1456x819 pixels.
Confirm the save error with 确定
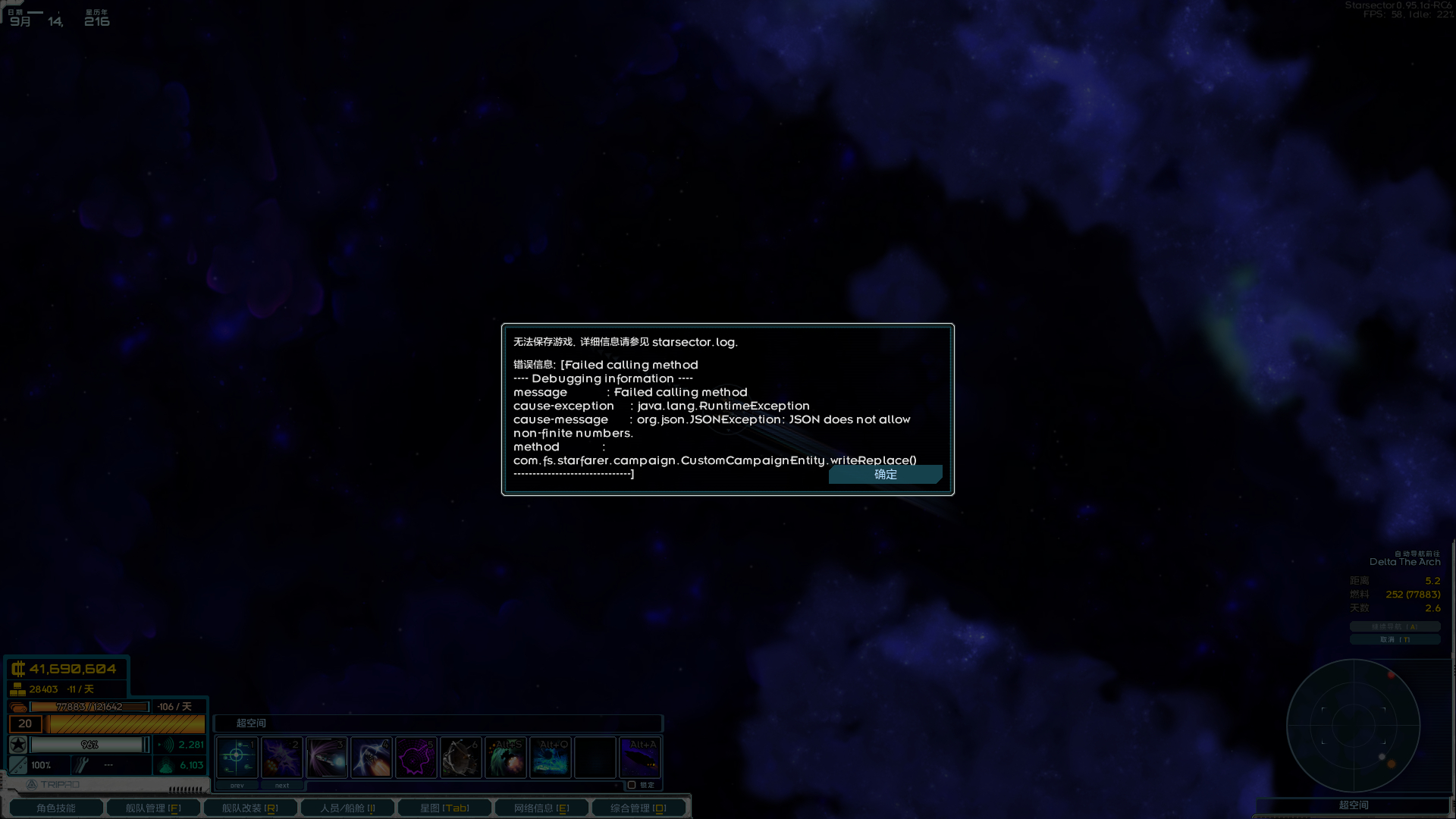(885, 475)
